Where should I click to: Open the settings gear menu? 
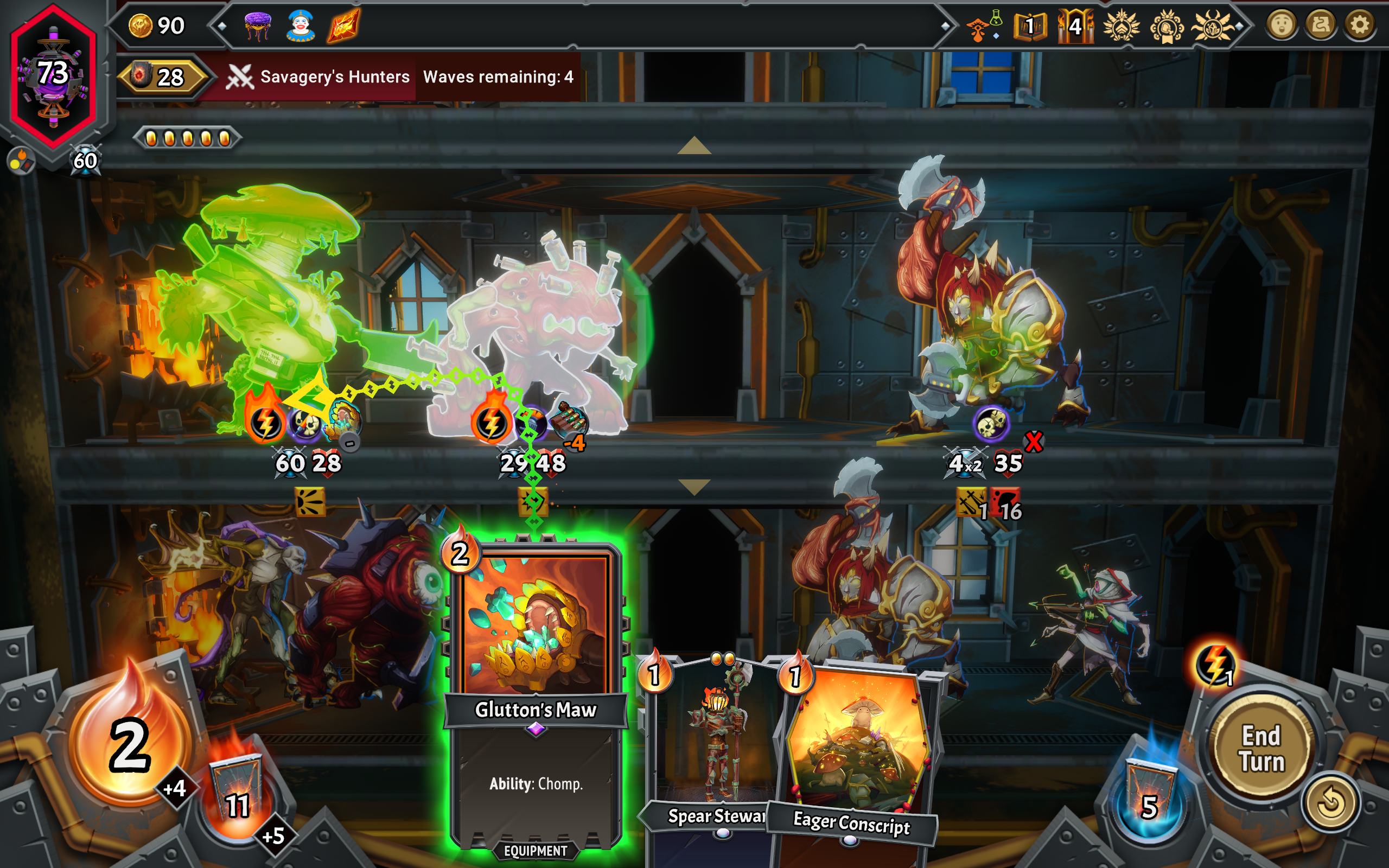[1359, 25]
